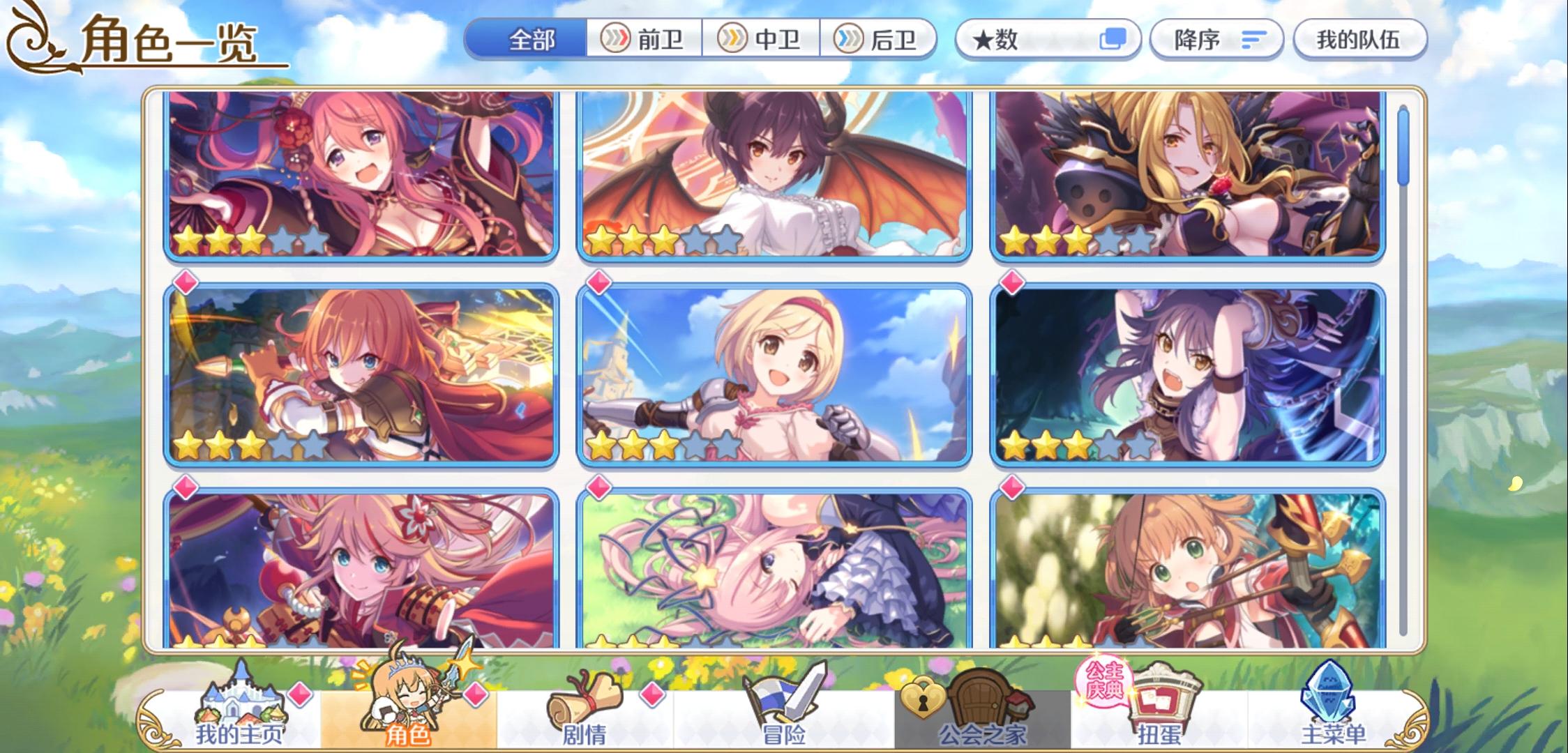Select the 后卫 rearguard filter button

[880, 40]
